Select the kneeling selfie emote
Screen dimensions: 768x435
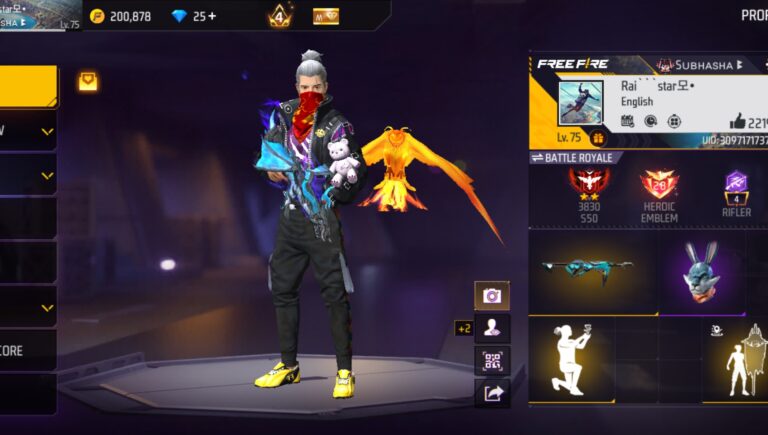coord(571,360)
